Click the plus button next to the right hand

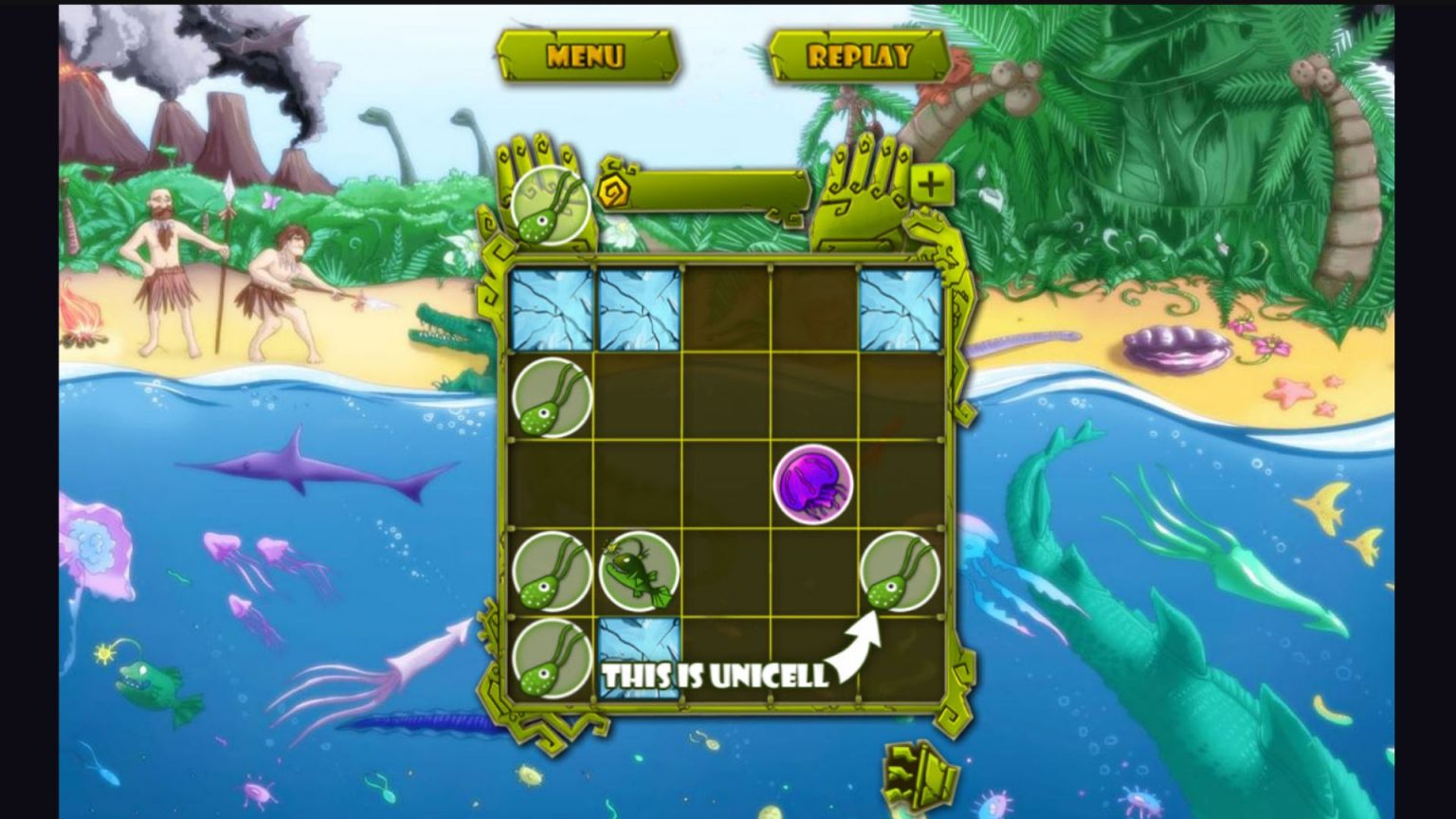coord(934,186)
